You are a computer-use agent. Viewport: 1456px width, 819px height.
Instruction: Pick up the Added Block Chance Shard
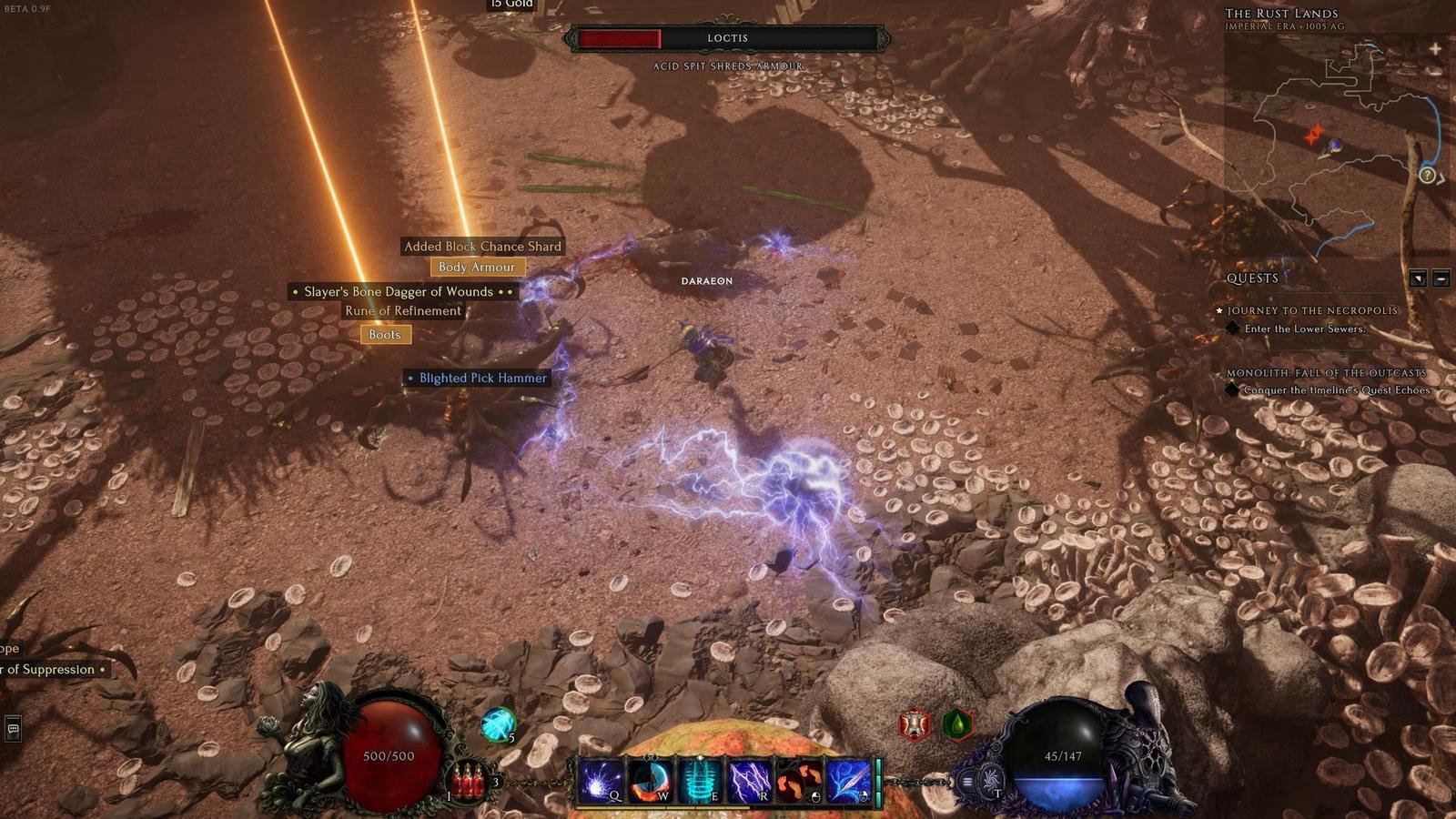tap(482, 247)
